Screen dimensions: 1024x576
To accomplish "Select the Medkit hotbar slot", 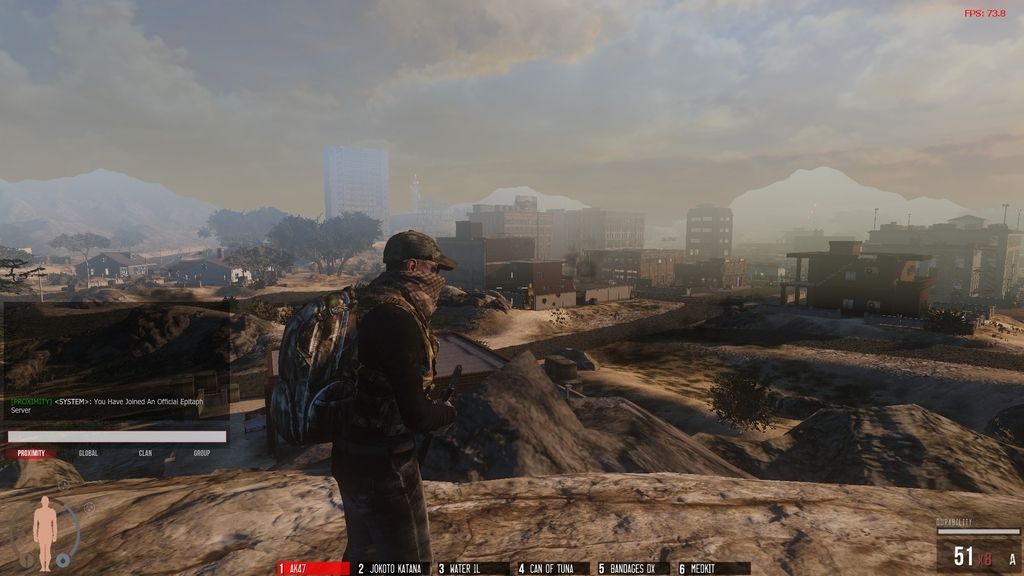I will coord(713,568).
